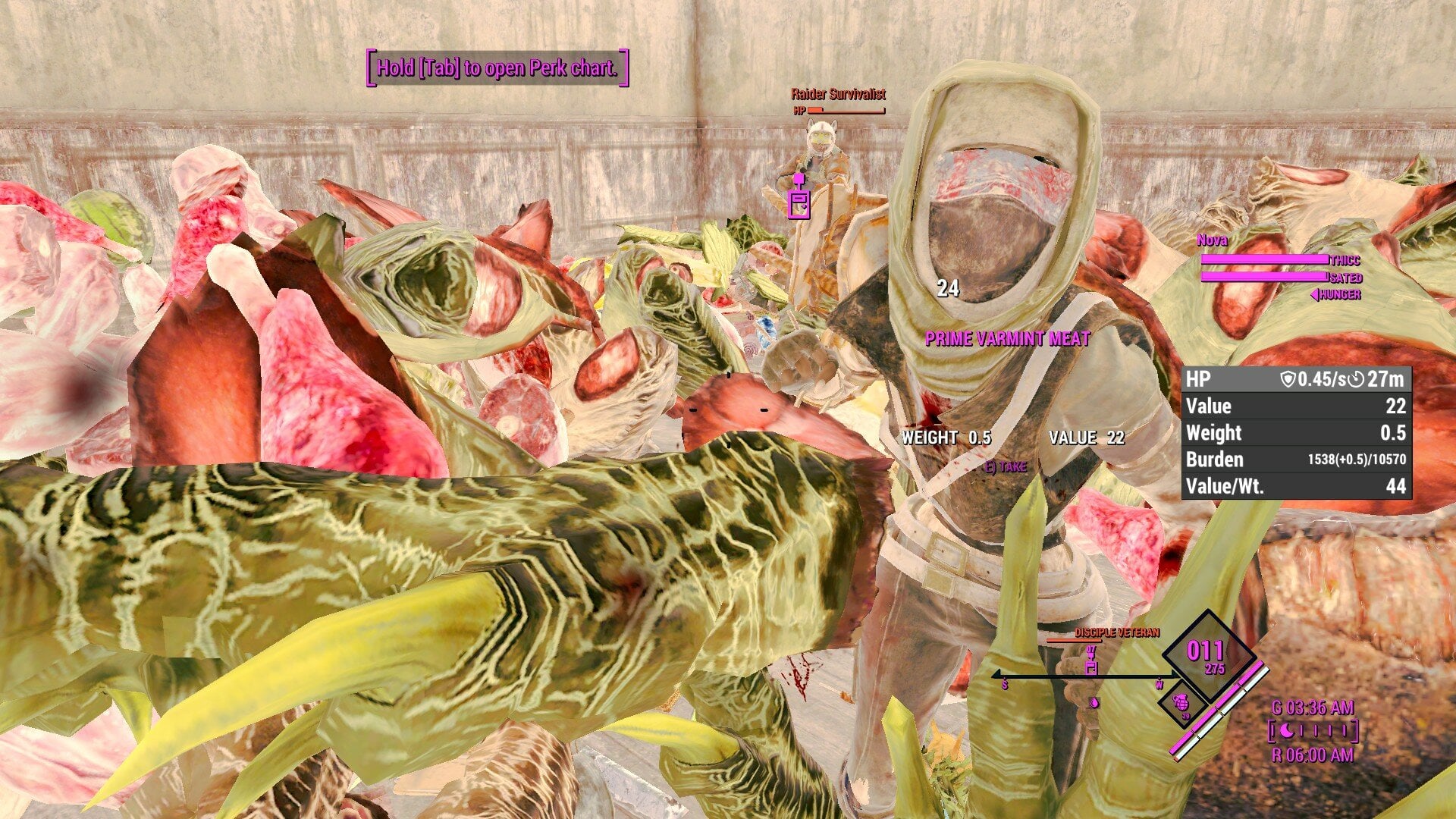
Task: Click the Nova nameplate
Action: point(1213,241)
